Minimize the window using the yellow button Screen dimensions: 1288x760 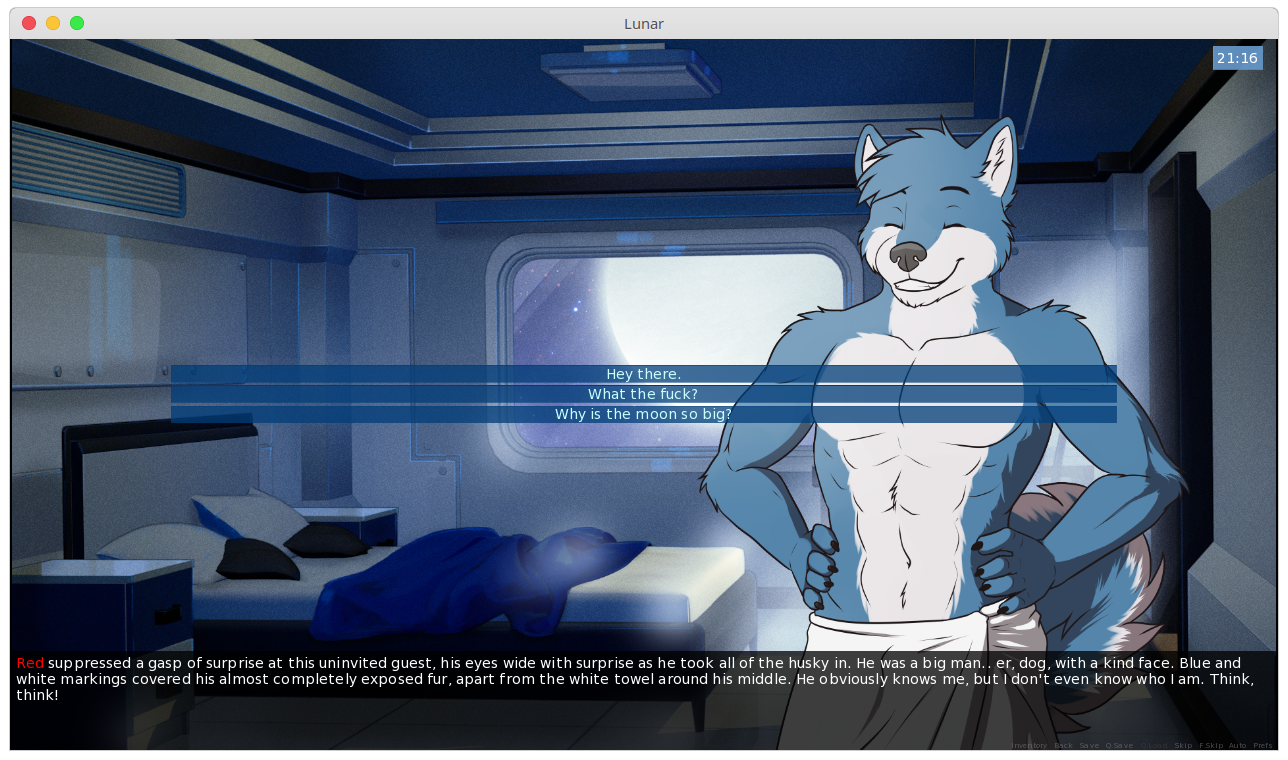(53, 23)
